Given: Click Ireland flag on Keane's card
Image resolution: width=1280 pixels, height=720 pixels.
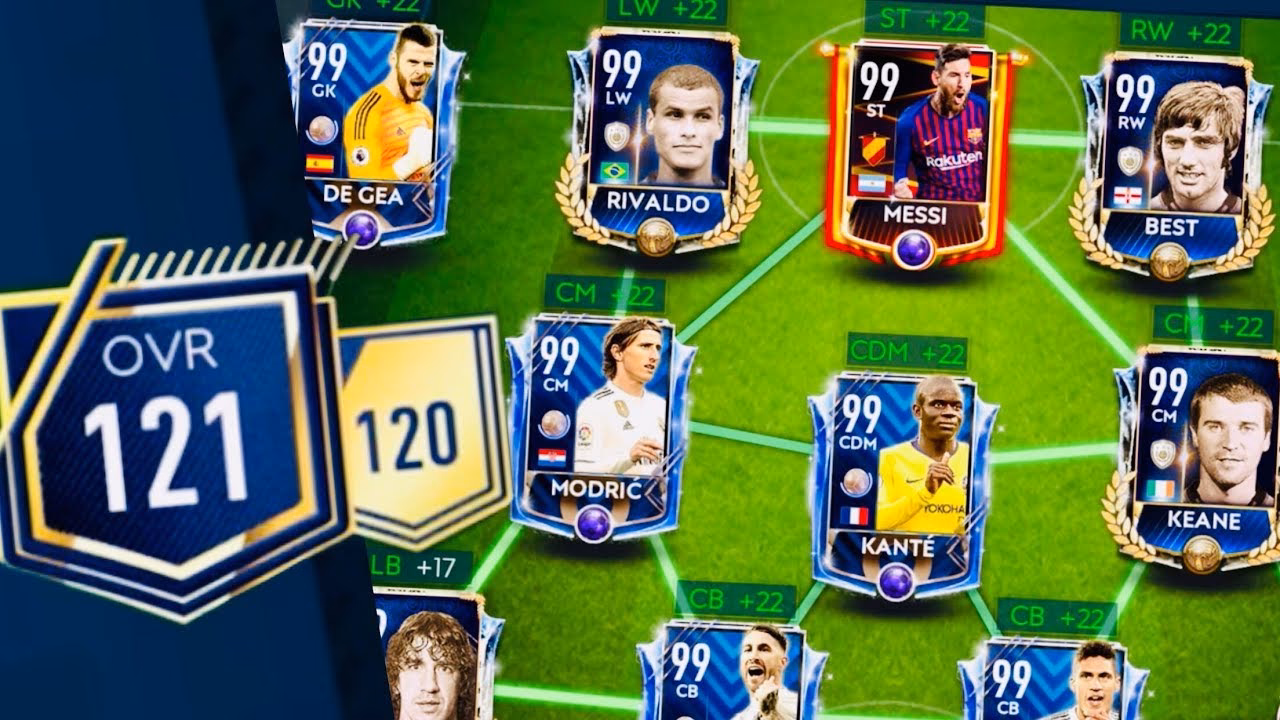Looking at the screenshot, I should coord(1160,489).
